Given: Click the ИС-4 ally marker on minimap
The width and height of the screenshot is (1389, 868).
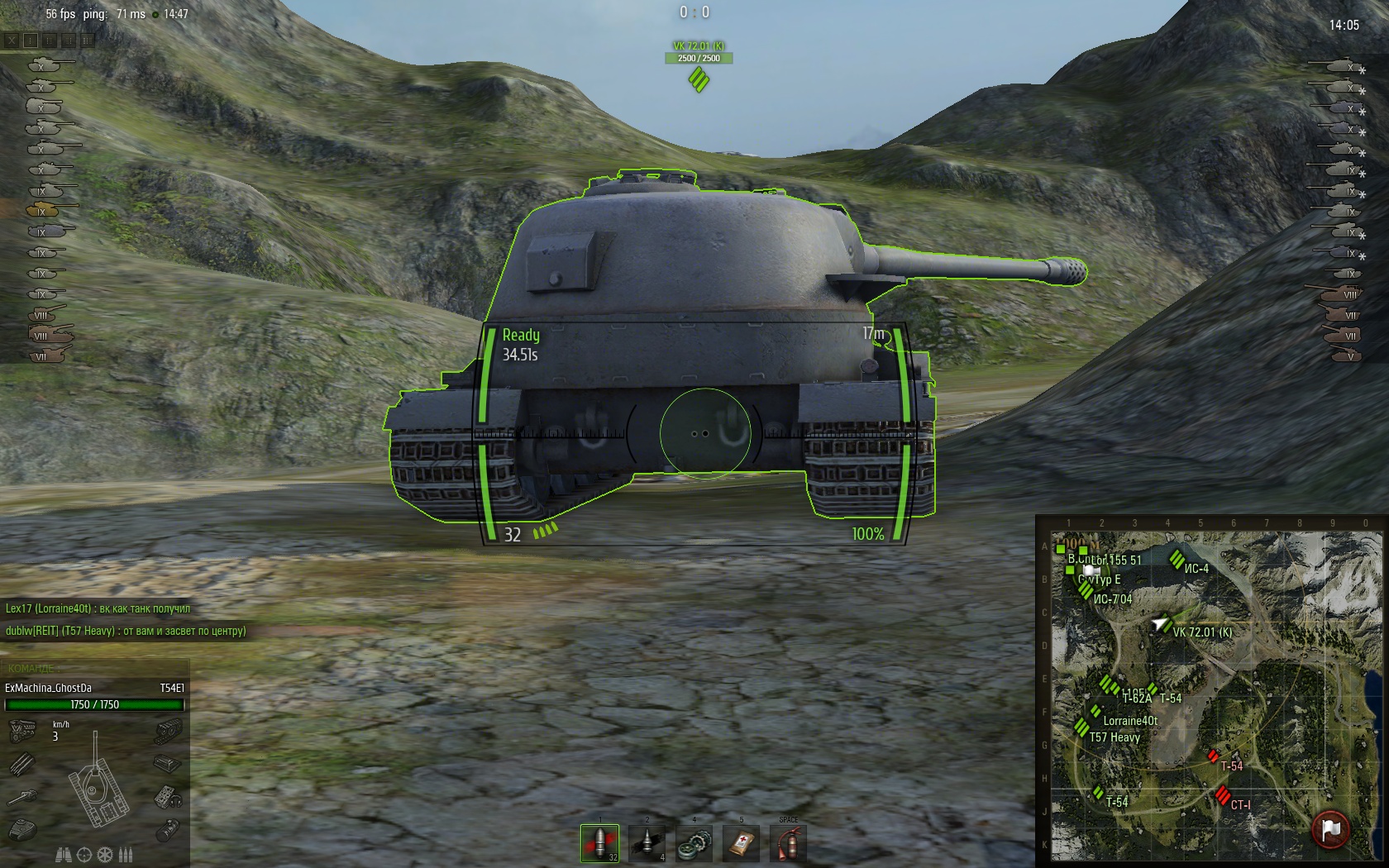Looking at the screenshot, I should pyautogui.click(x=1177, y=560).
